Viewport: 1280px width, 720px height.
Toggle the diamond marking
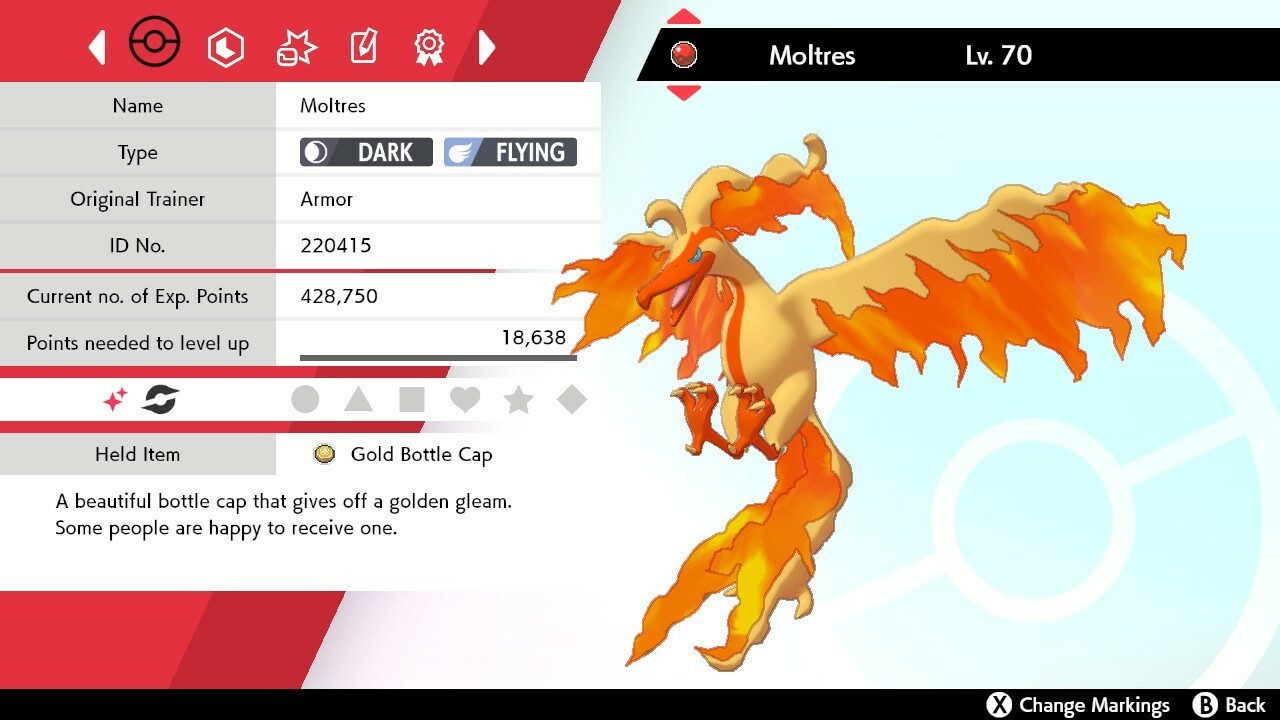[x=572, y=400]
